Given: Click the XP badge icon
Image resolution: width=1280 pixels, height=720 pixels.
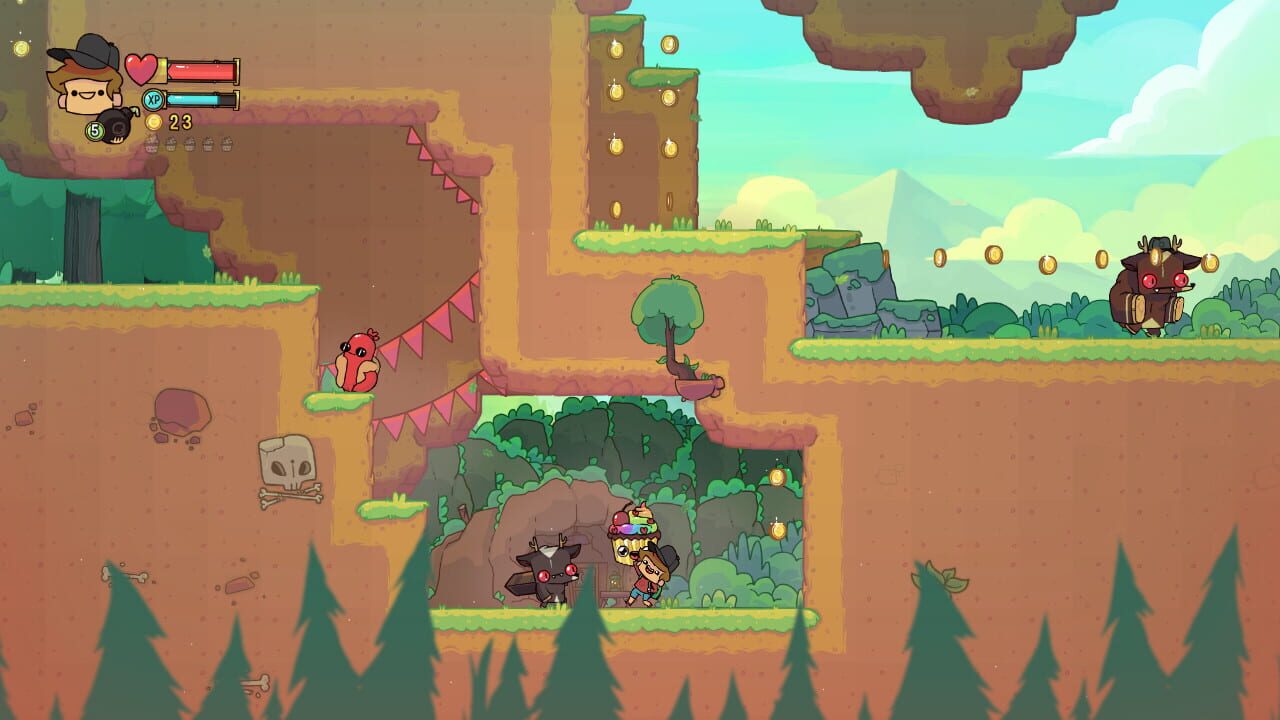Looking at the screenshot, I should coord(152,98).
